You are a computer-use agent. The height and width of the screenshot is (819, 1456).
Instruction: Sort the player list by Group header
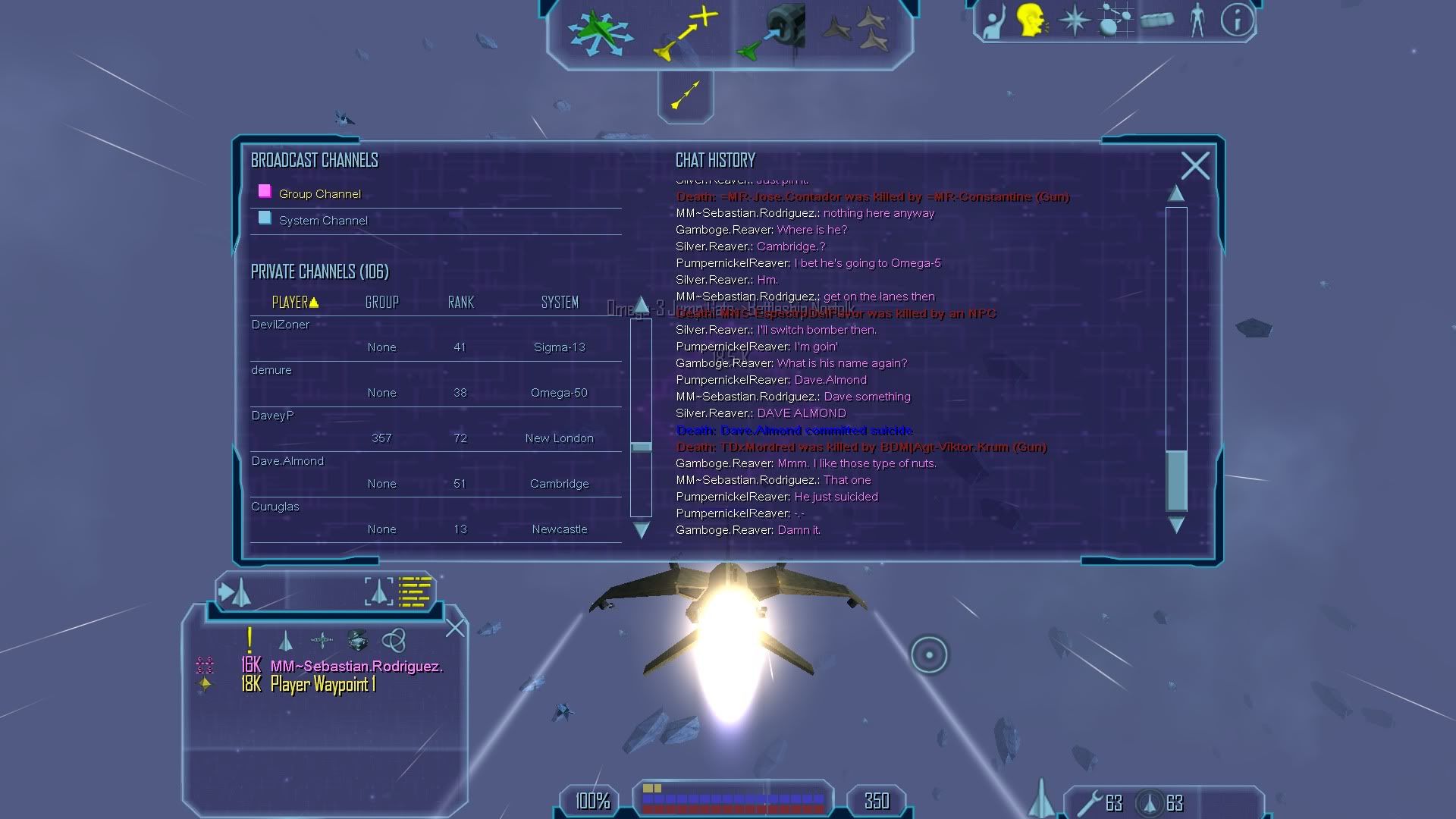tap(381, 303)
